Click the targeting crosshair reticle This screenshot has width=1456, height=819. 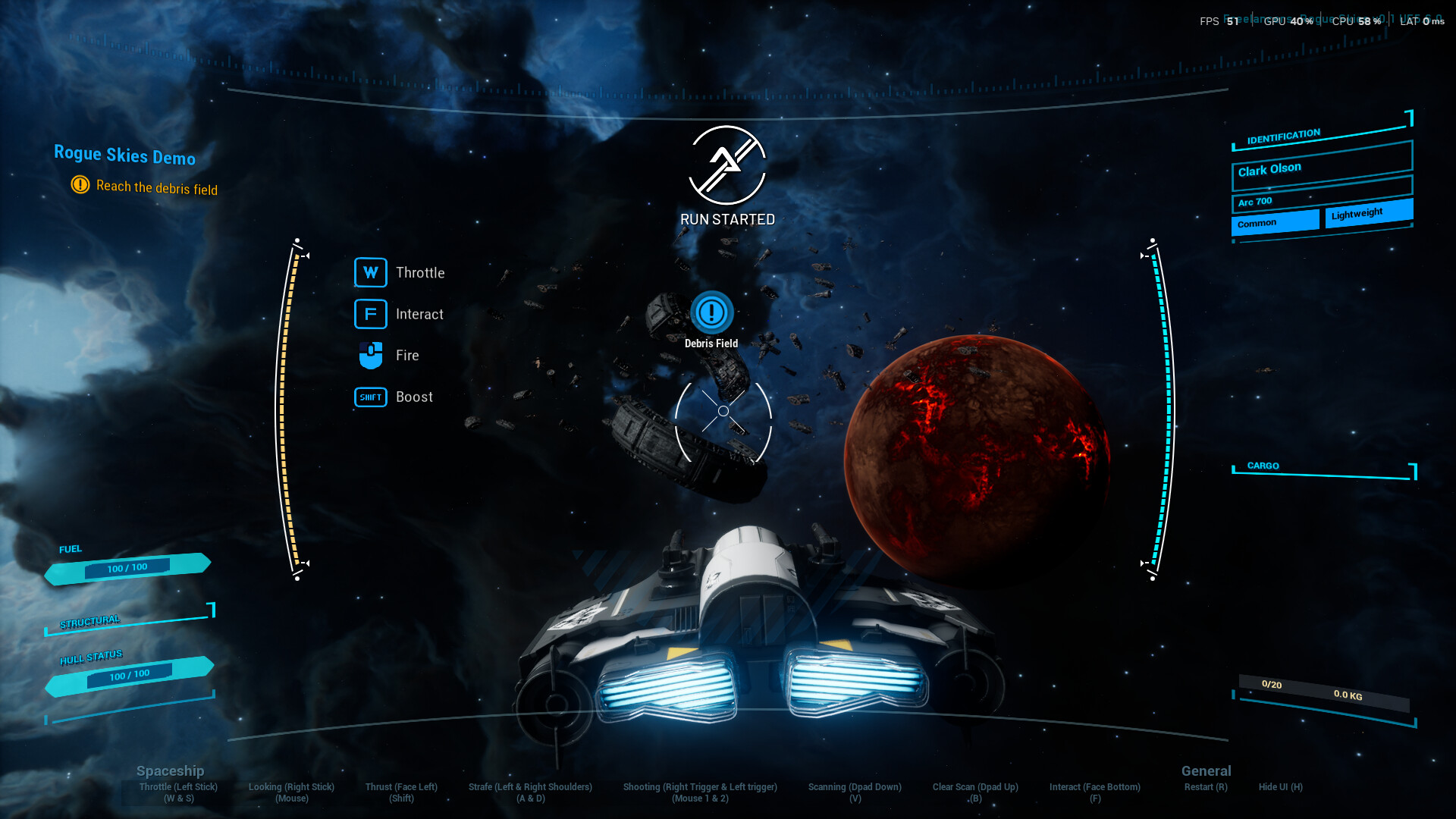click(x=723, y=410)
